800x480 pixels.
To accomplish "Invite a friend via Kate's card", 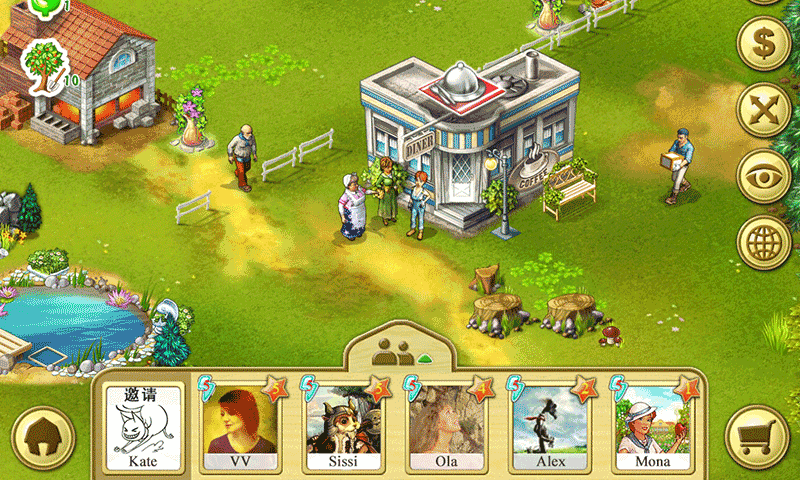I will (144, 427).
